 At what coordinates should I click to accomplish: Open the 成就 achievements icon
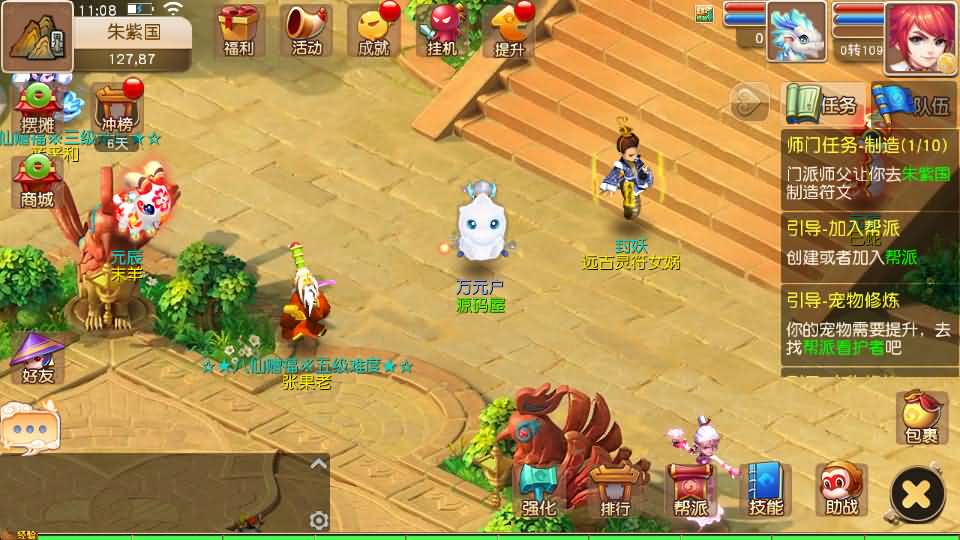[372, 30]
